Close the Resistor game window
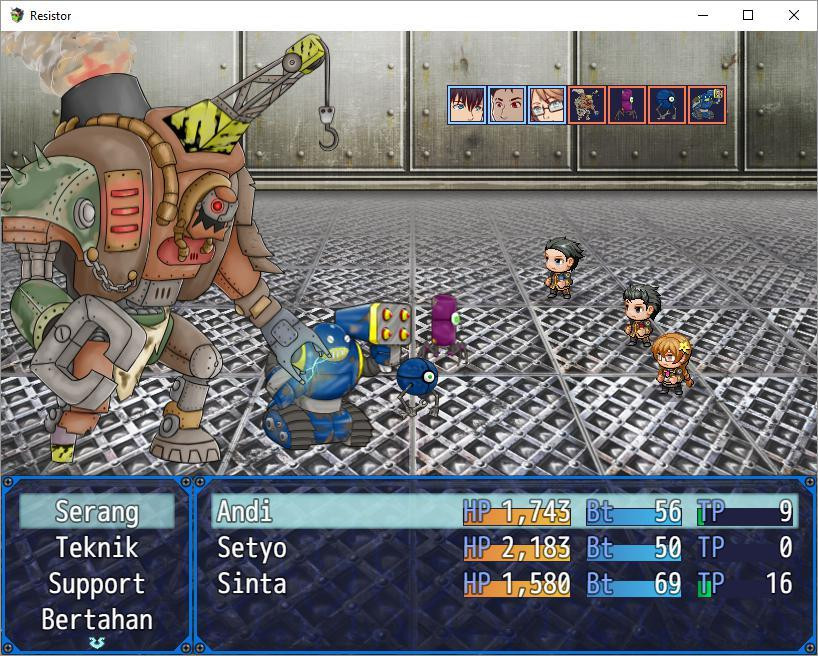This screenshot has height=656, width=818. pos(794,15)
